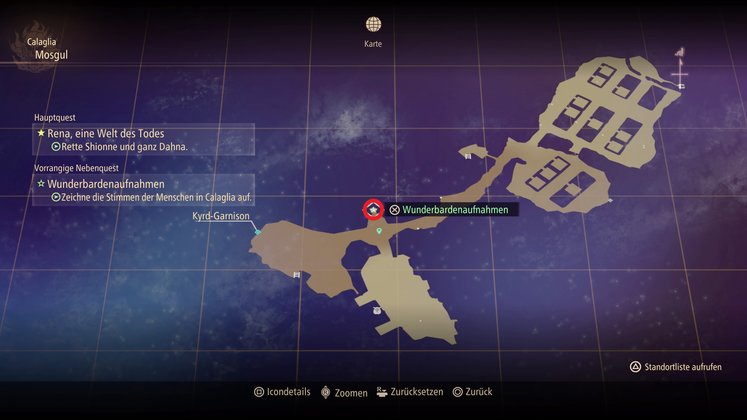Select the green location pin on the map

[379, 231]
